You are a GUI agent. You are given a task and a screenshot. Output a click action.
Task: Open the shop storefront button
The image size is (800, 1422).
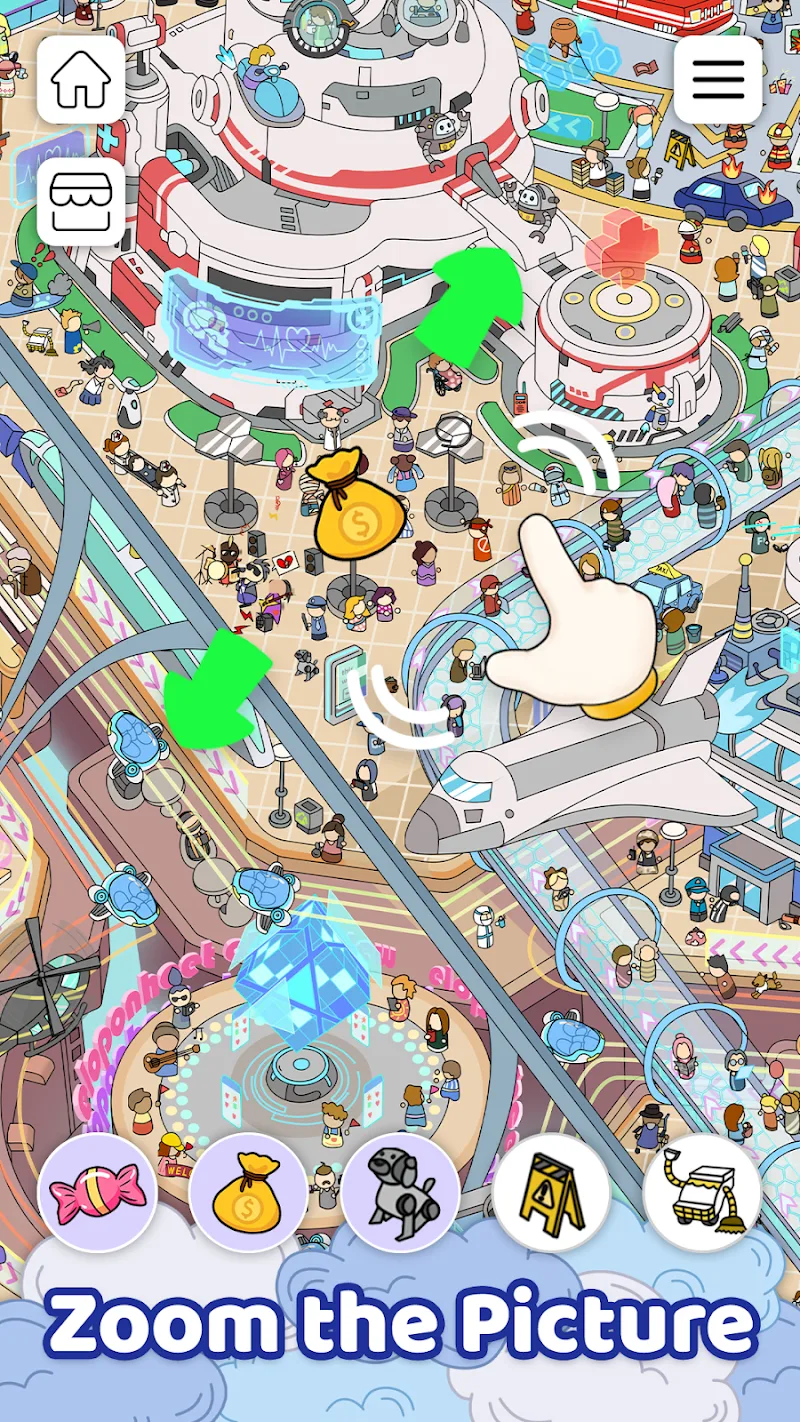point(81,201)
